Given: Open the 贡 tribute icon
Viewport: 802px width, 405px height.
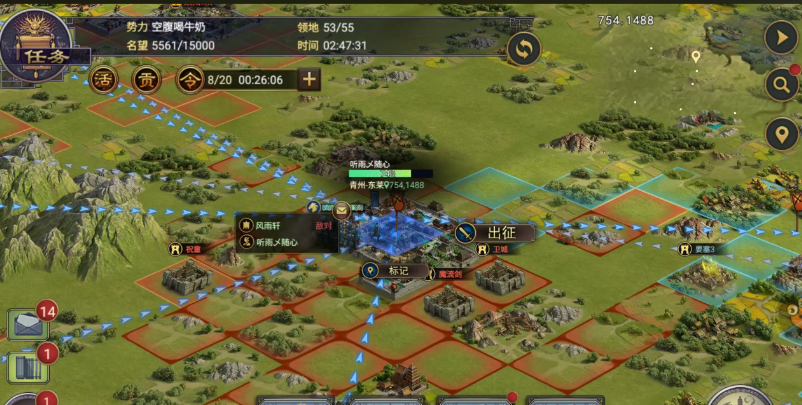Looking at the screenshot, I should 146,80.
